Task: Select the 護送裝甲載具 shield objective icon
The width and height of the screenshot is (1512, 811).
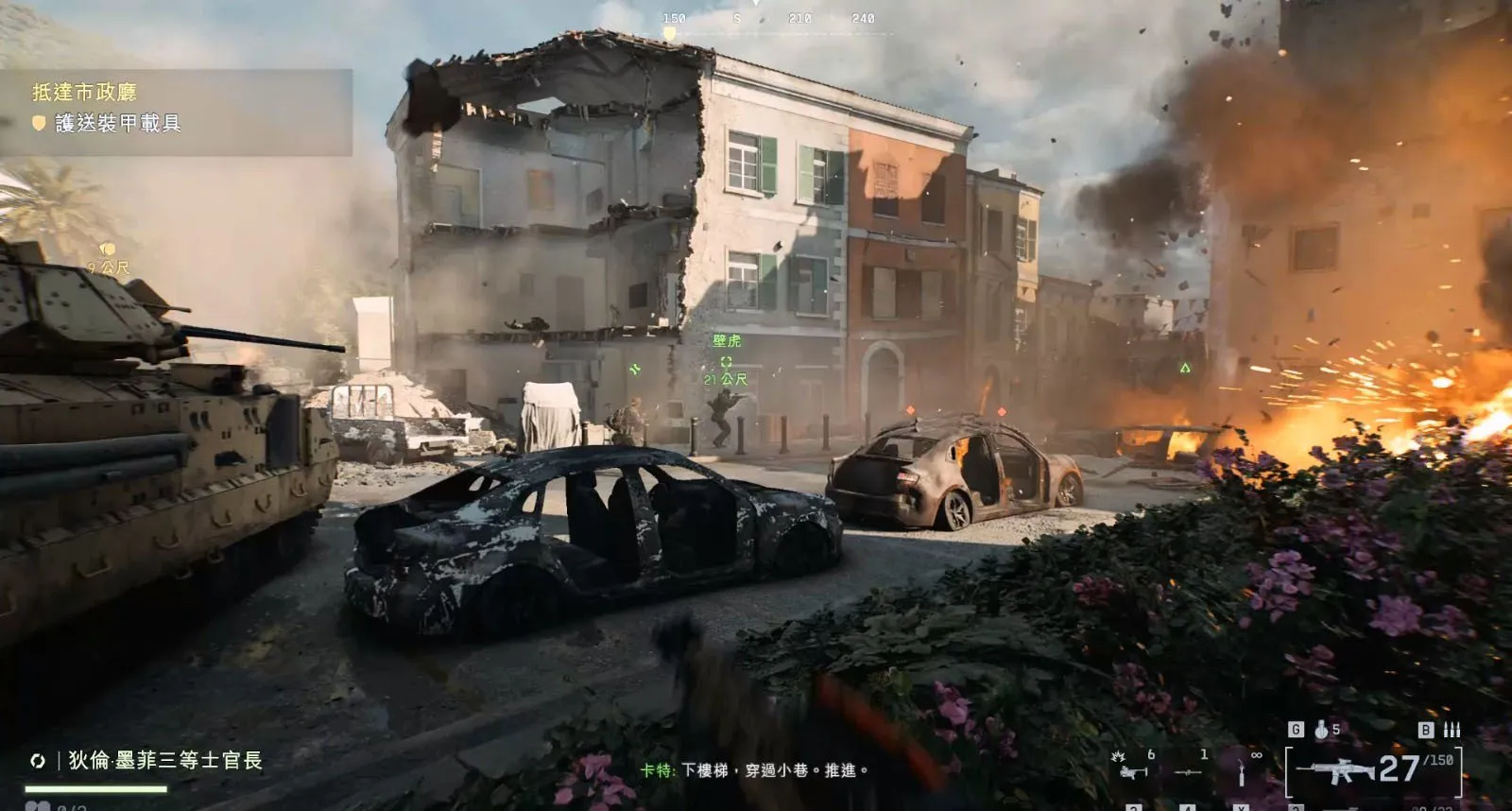Action: [39, 123]
